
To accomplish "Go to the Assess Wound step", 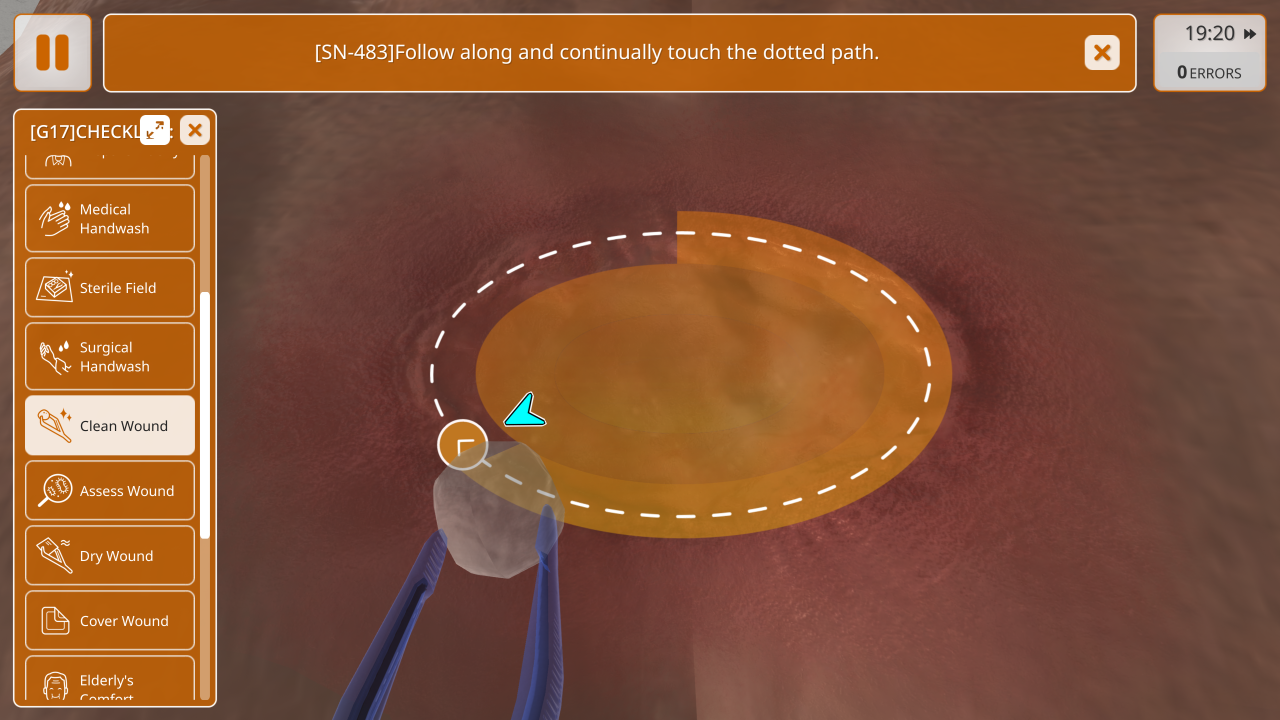I will (x=110, y=491).
